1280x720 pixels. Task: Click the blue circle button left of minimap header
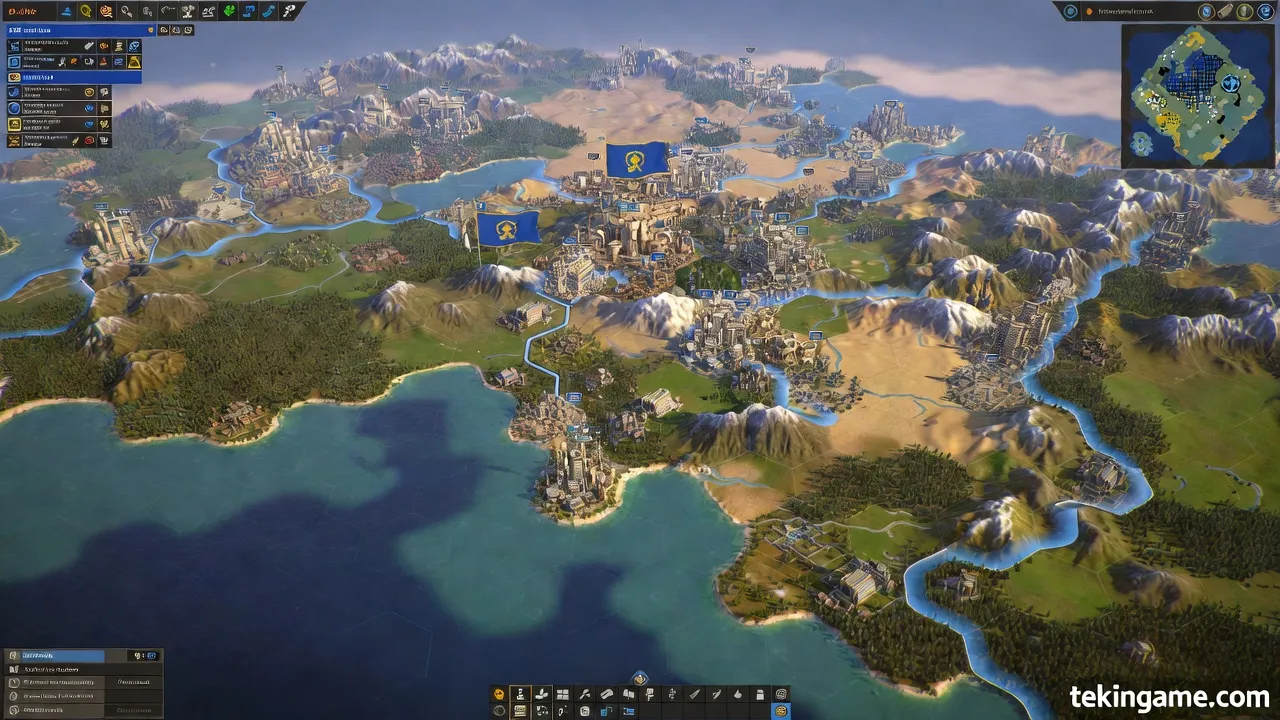(1071, 11)
